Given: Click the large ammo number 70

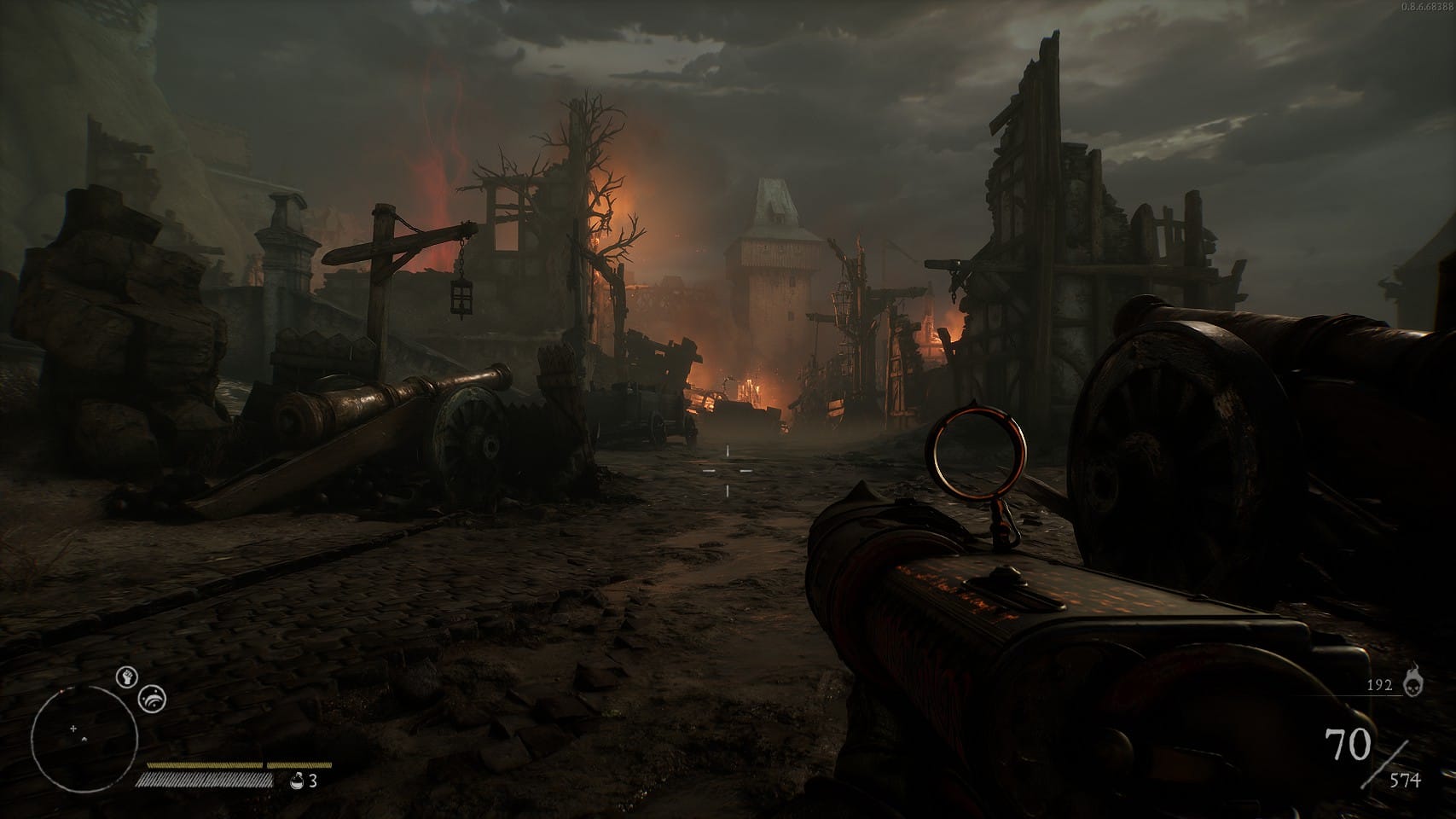Looking at the screenshot, I should 1349,743.
